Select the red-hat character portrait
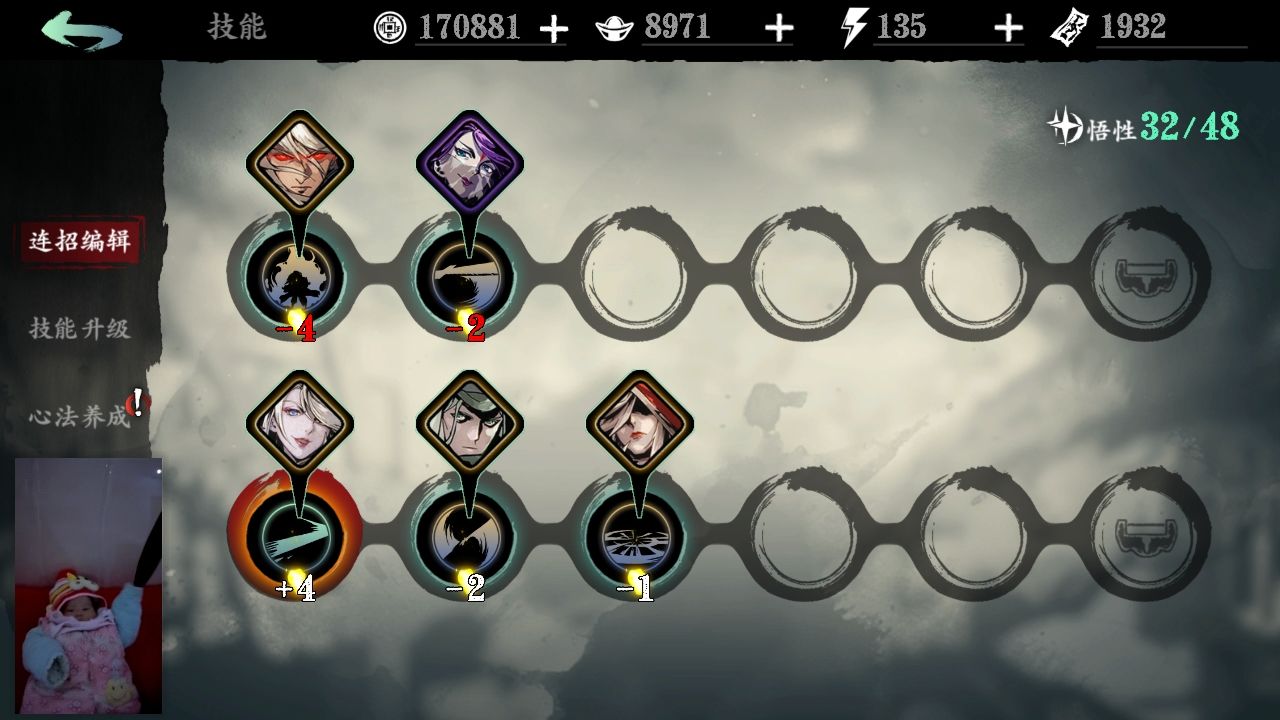 pos(639,420)
